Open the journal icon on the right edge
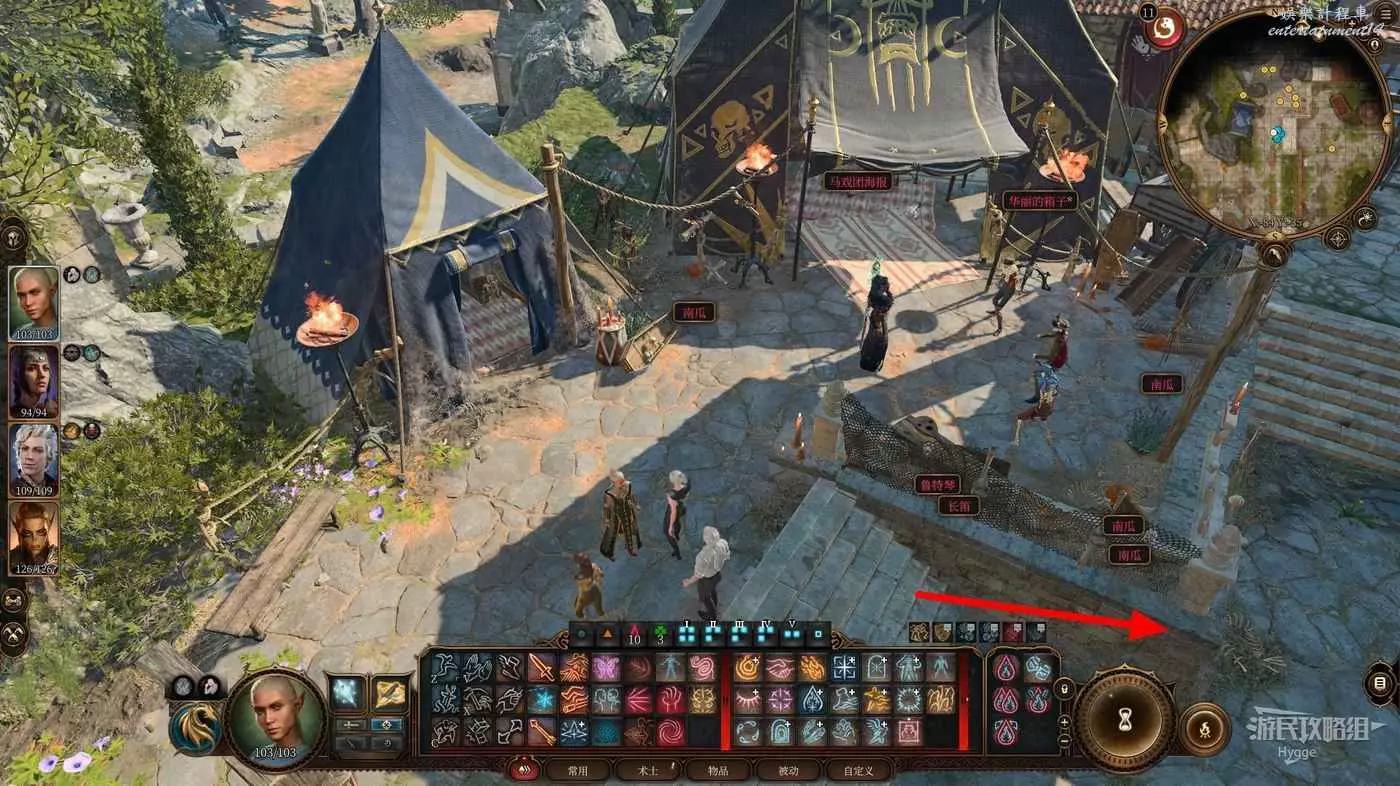Screen dimensions: 1400x786 click(x=1381, y=683)
